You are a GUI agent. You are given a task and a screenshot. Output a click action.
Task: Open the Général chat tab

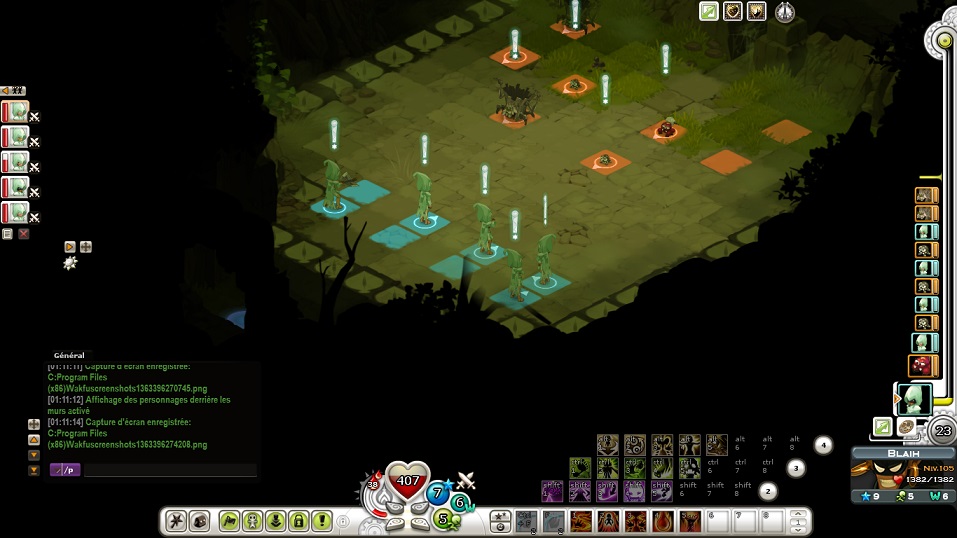[69, 355]
